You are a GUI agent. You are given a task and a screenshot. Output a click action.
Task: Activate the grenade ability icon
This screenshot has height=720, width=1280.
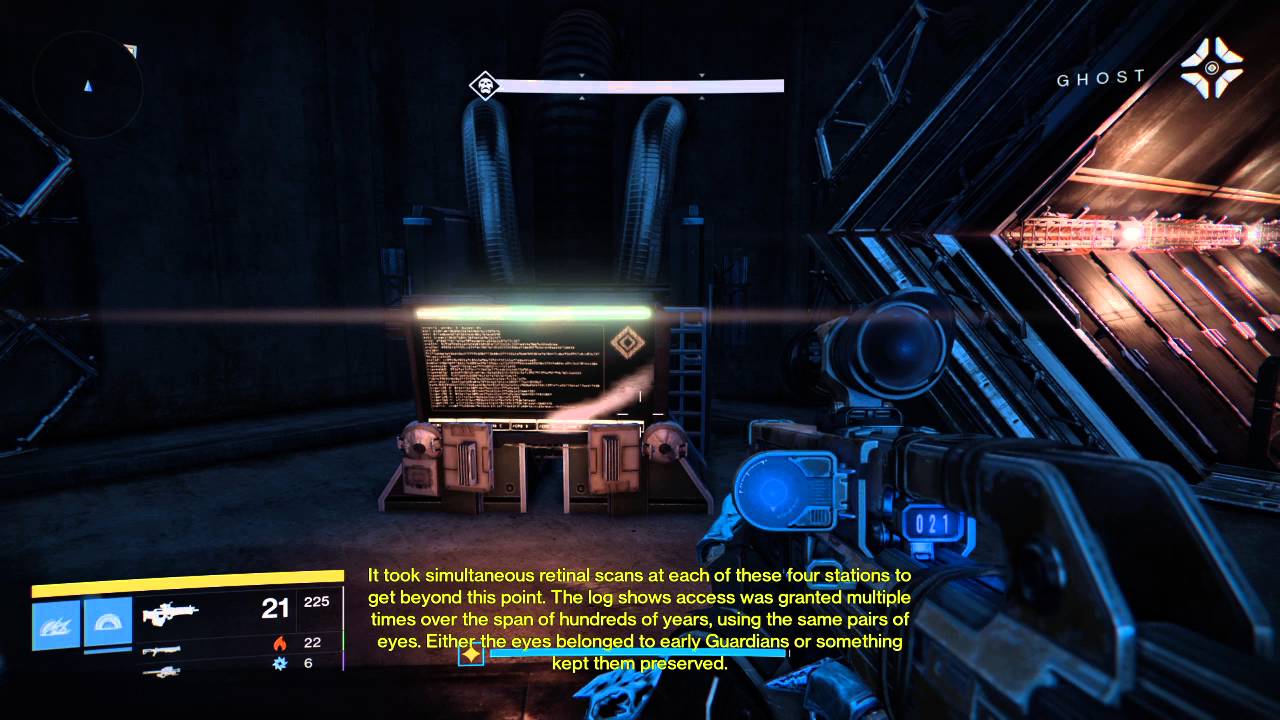(56, 624)
